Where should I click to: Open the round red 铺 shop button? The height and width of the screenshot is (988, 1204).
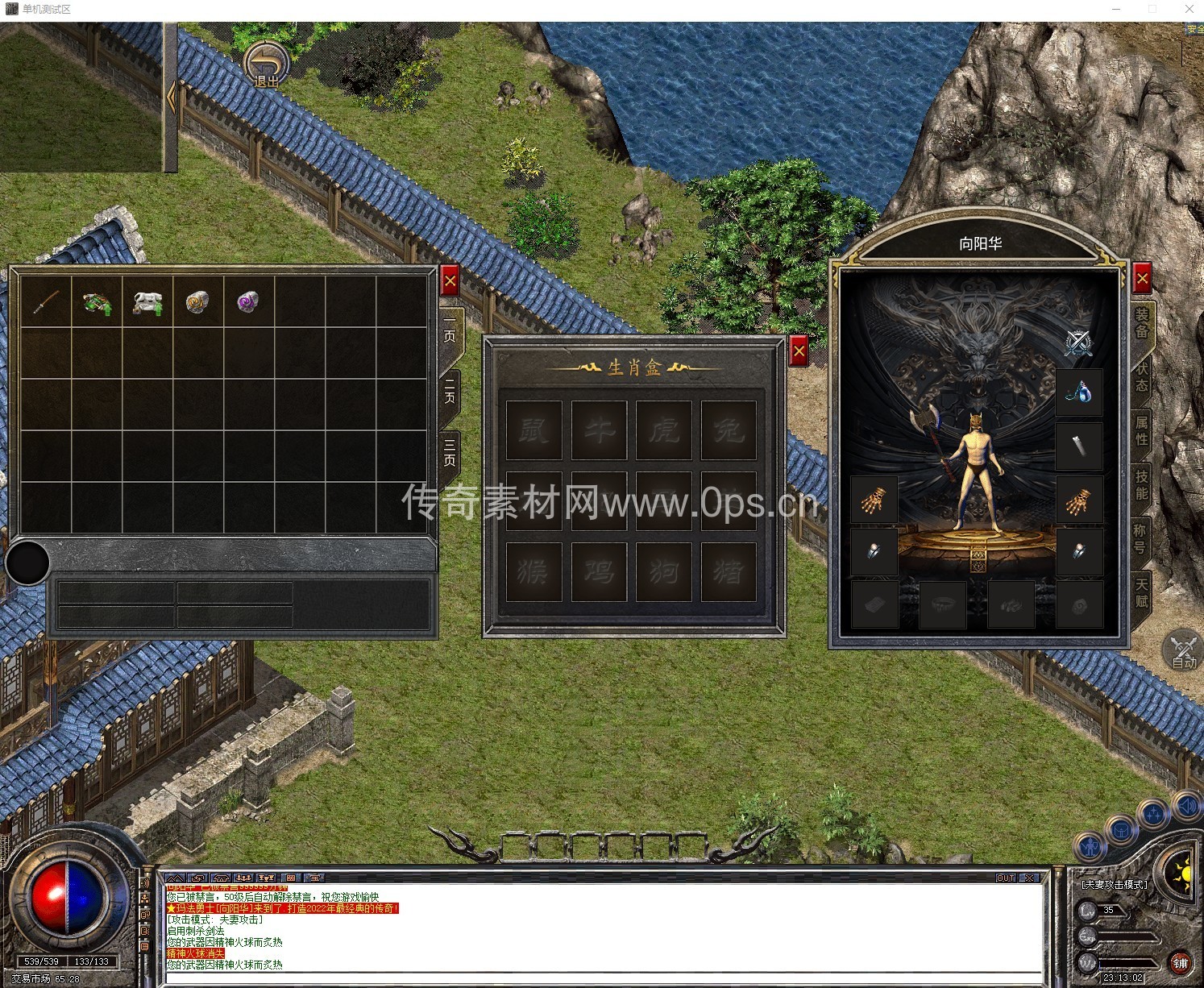pyautogui.click(x=1180, y=962)
